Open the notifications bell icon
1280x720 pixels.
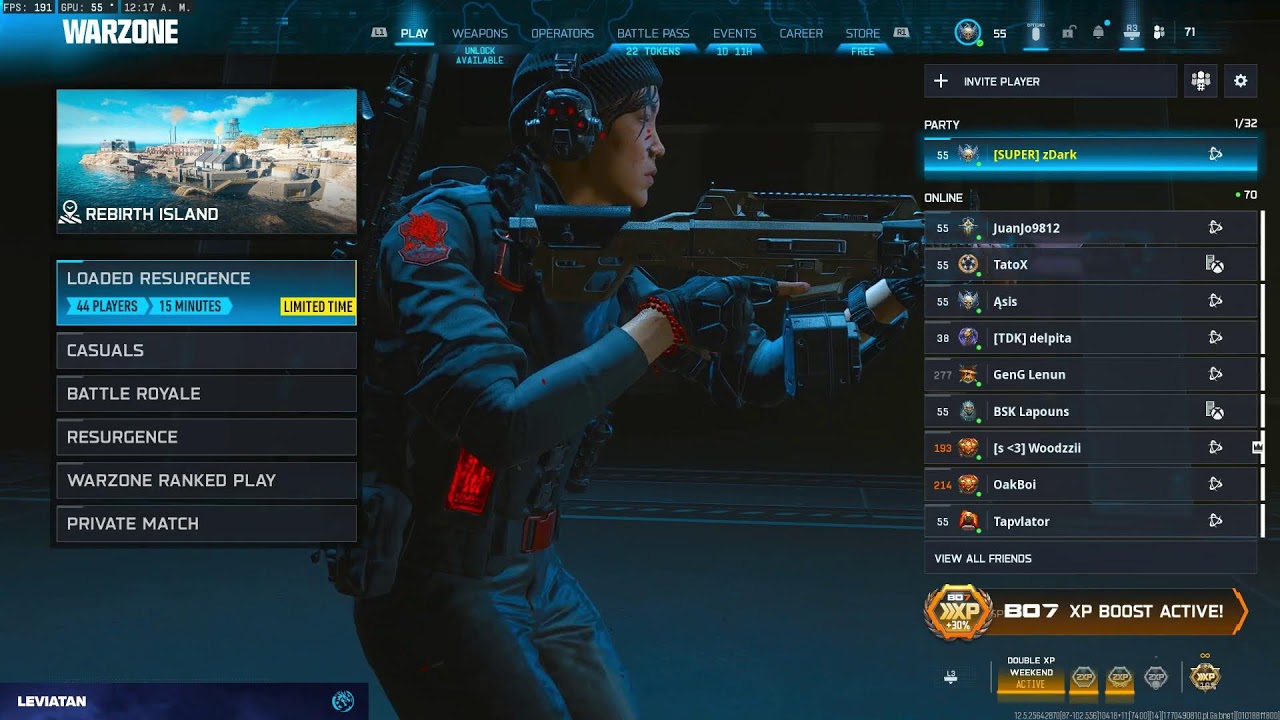1098,33
